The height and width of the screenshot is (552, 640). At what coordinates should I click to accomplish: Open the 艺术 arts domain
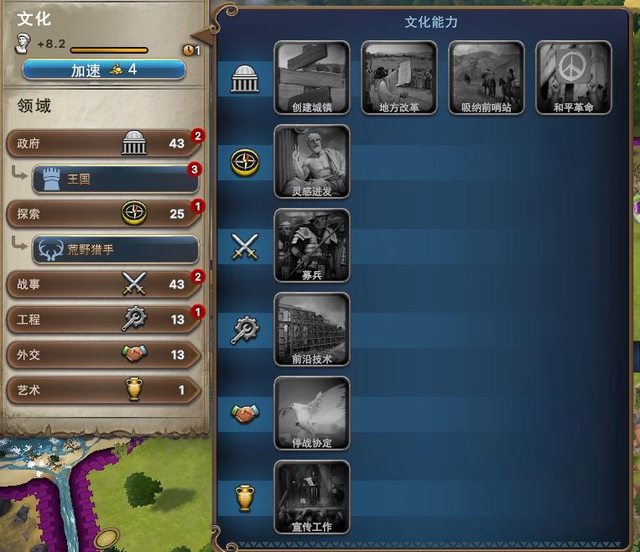(x=100, y=389)
